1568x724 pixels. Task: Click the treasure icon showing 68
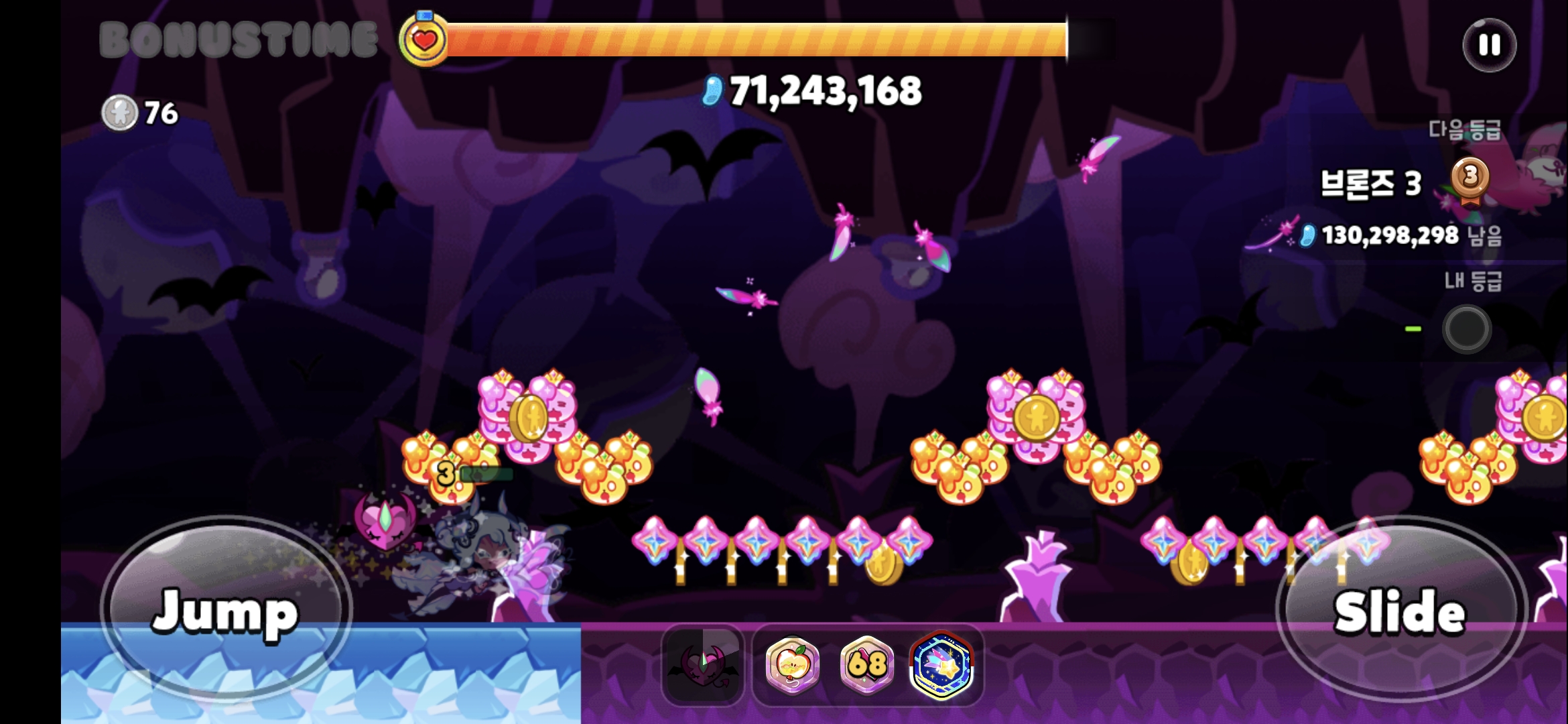867,664
